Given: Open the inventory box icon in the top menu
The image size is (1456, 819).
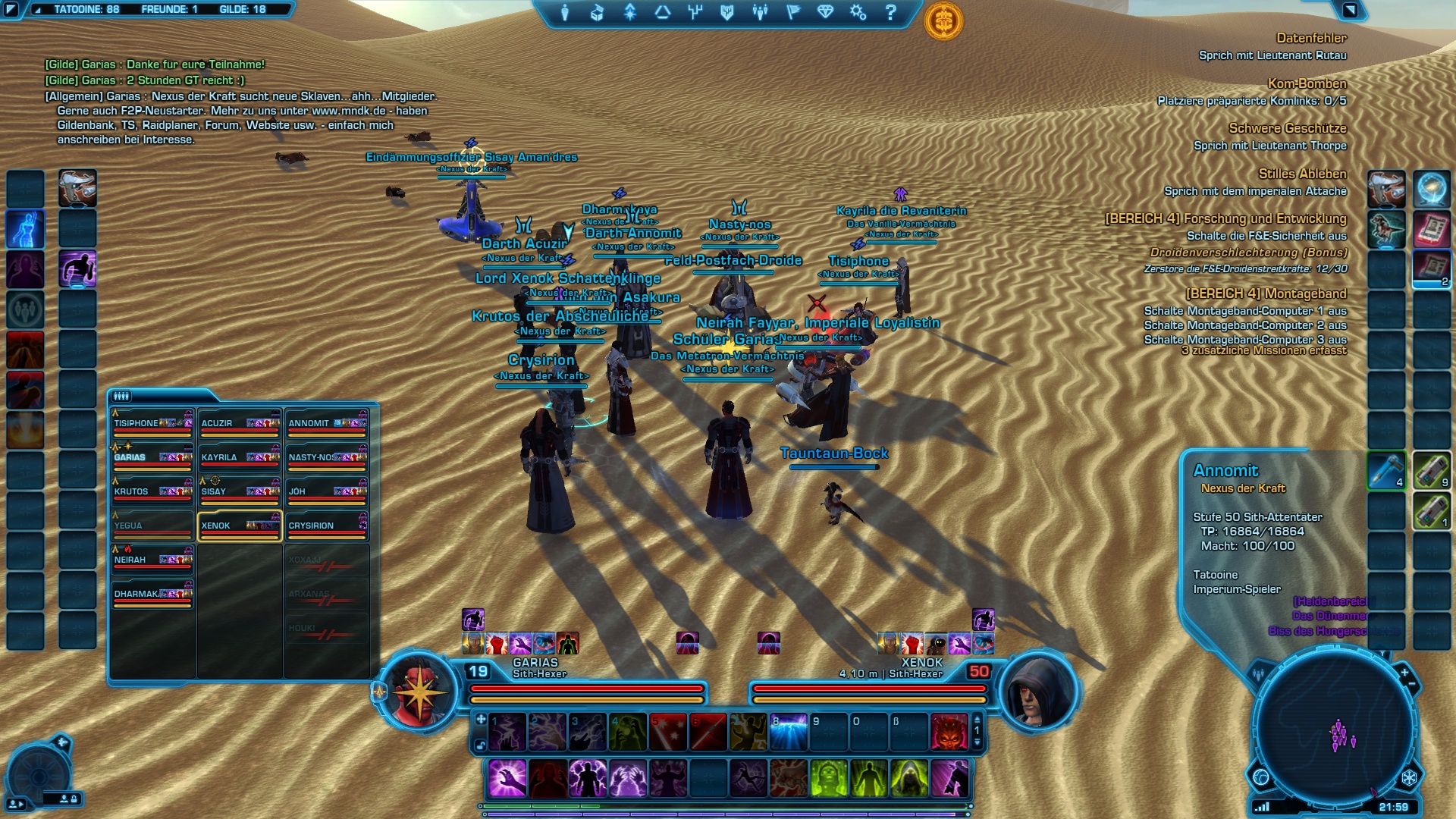Looking at the screenshot, I should coord(597,12).
